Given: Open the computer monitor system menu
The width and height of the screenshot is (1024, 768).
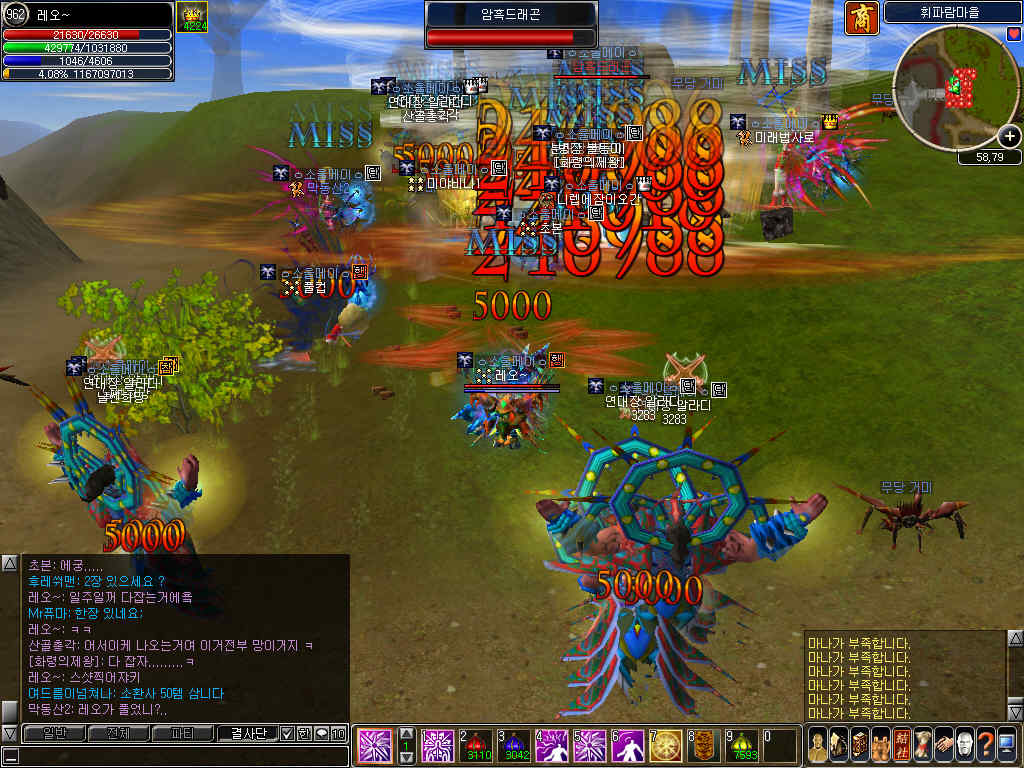Looking at the screenshot, I should 1008,745.
